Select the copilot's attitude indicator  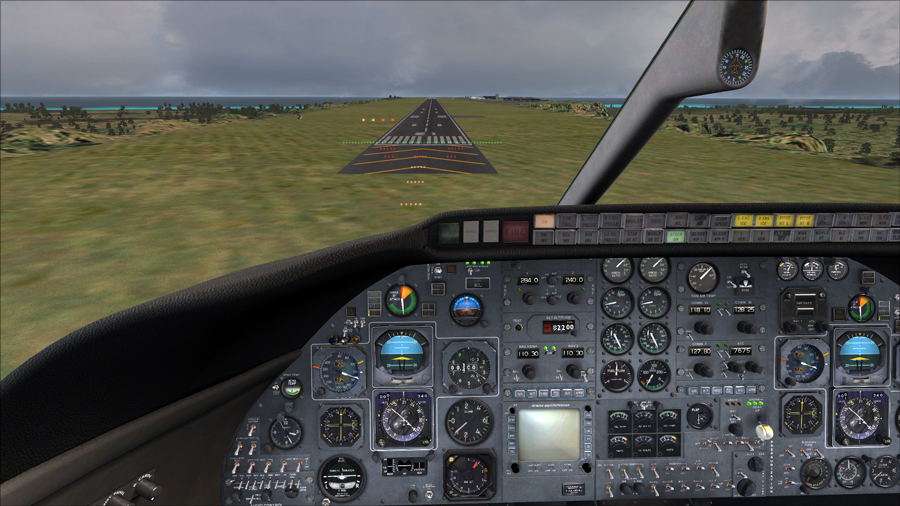[x=859, y=356]
